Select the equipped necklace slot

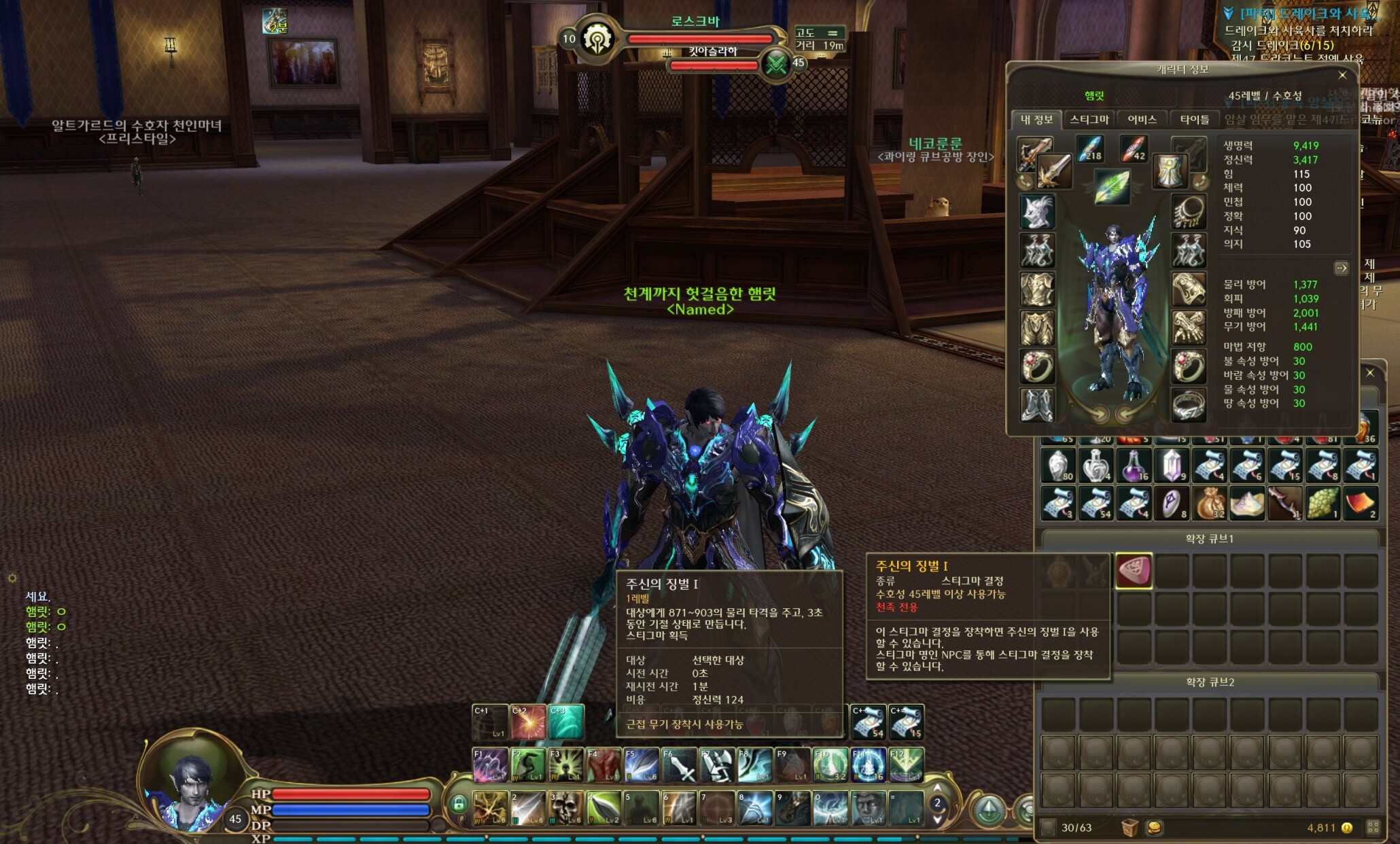tap(1189, 211)
